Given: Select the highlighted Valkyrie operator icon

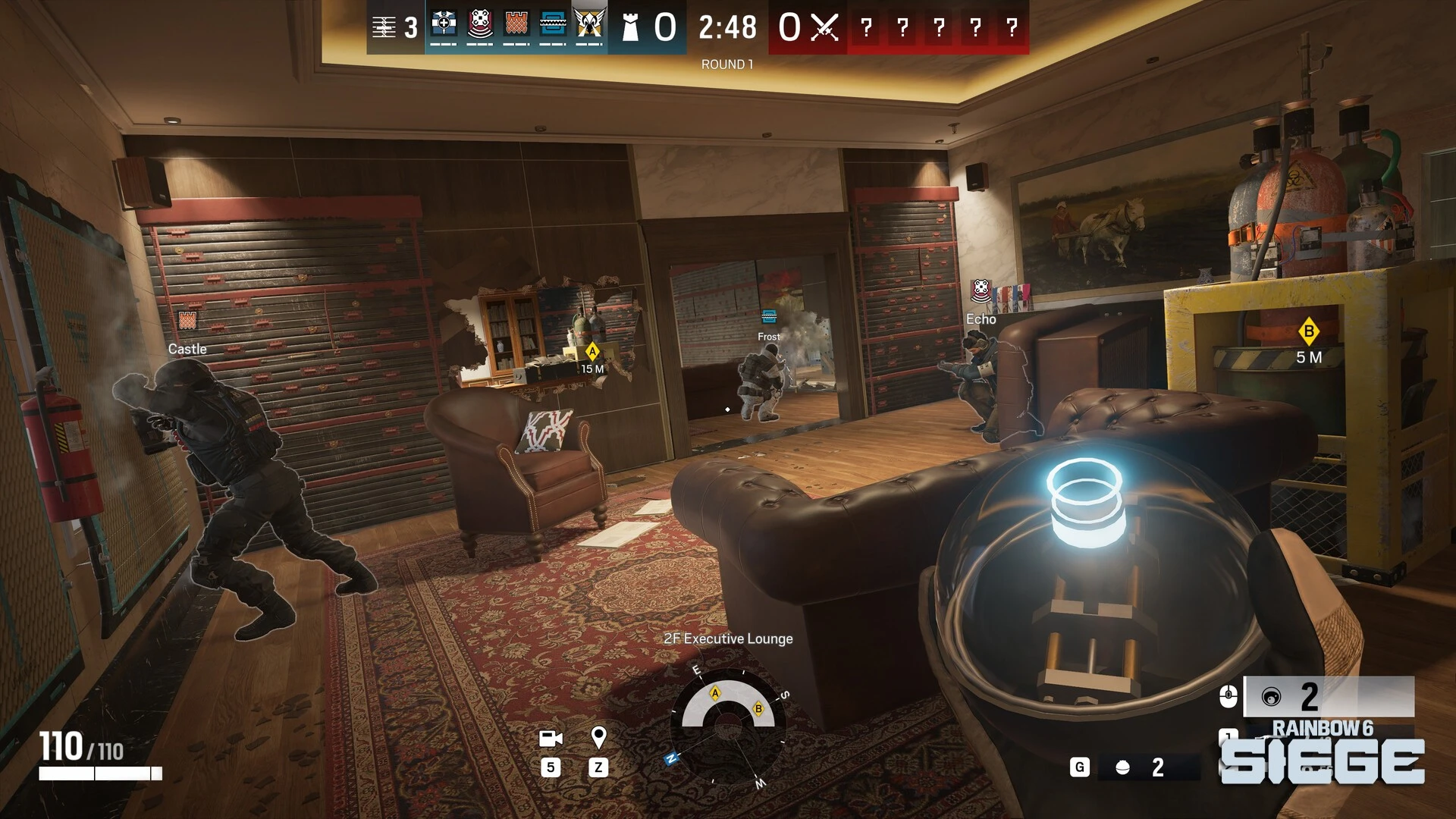Looking at the screenshot, I should click(x=589, y=25).
